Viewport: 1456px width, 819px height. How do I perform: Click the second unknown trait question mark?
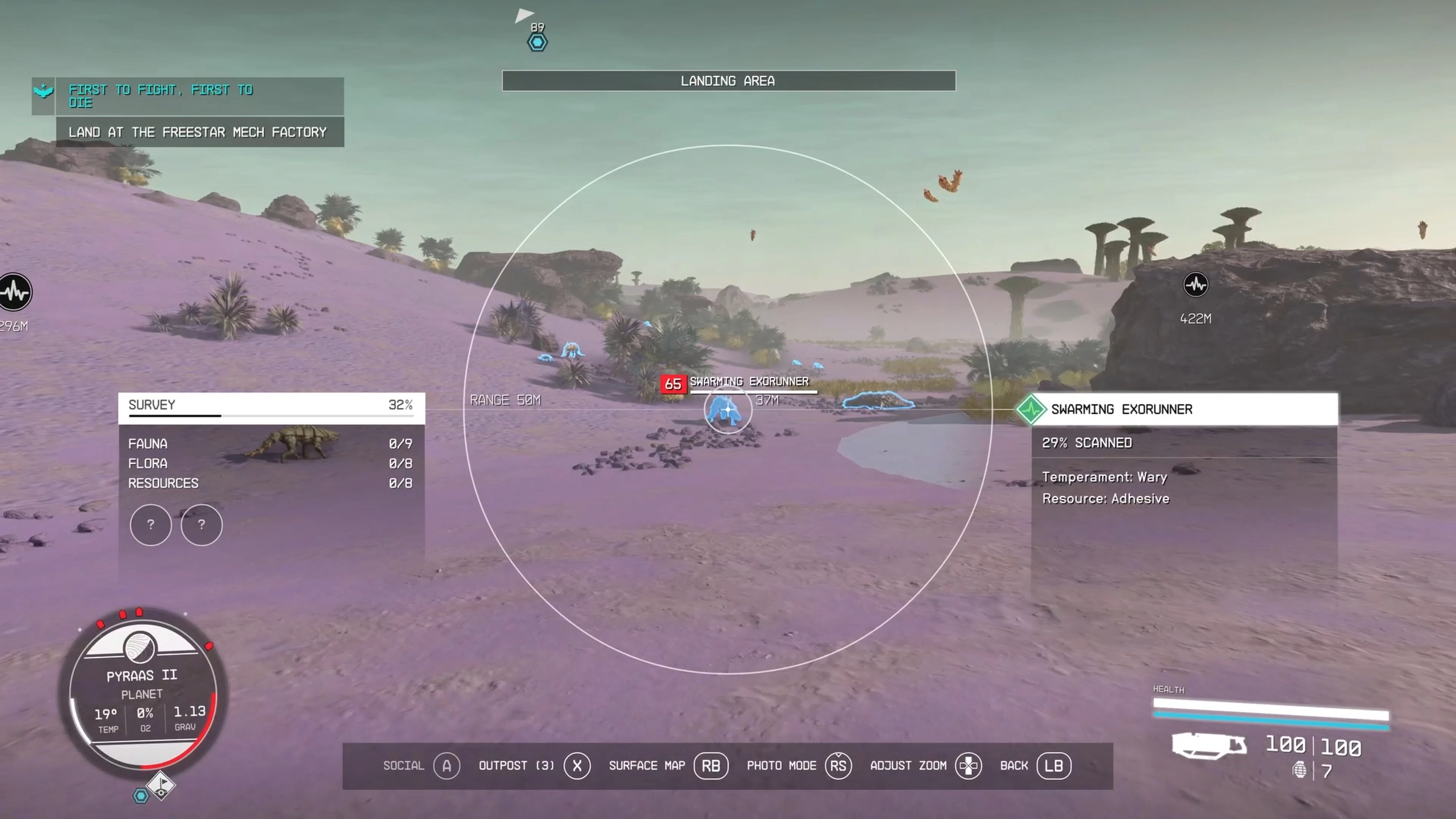[x=202, y=525]
